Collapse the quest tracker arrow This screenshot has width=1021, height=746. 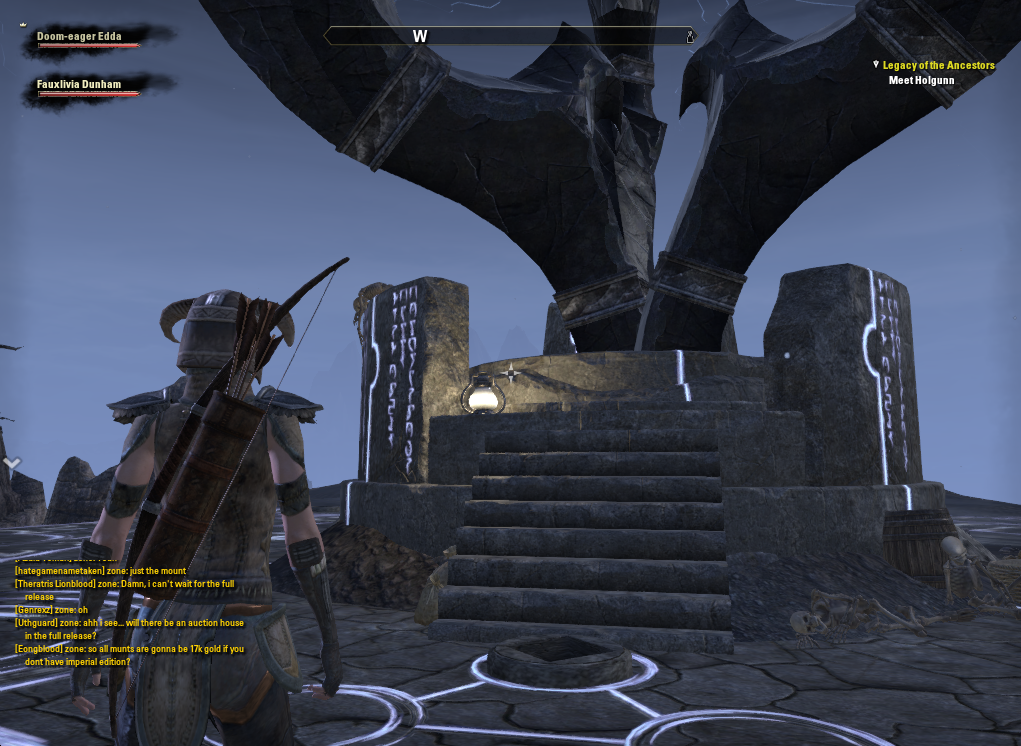[876, 65]
